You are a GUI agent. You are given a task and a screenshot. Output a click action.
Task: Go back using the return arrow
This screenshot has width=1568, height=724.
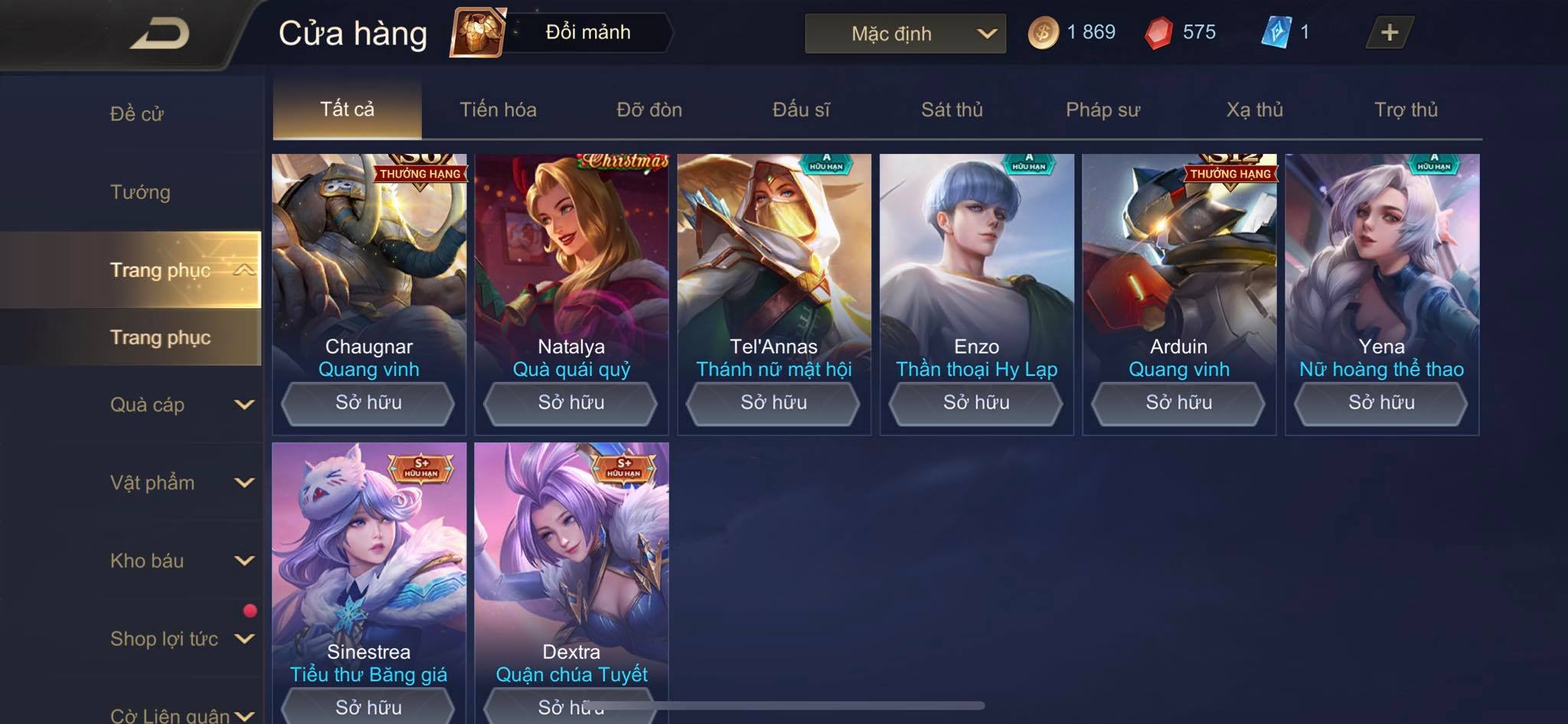(159, 34)
